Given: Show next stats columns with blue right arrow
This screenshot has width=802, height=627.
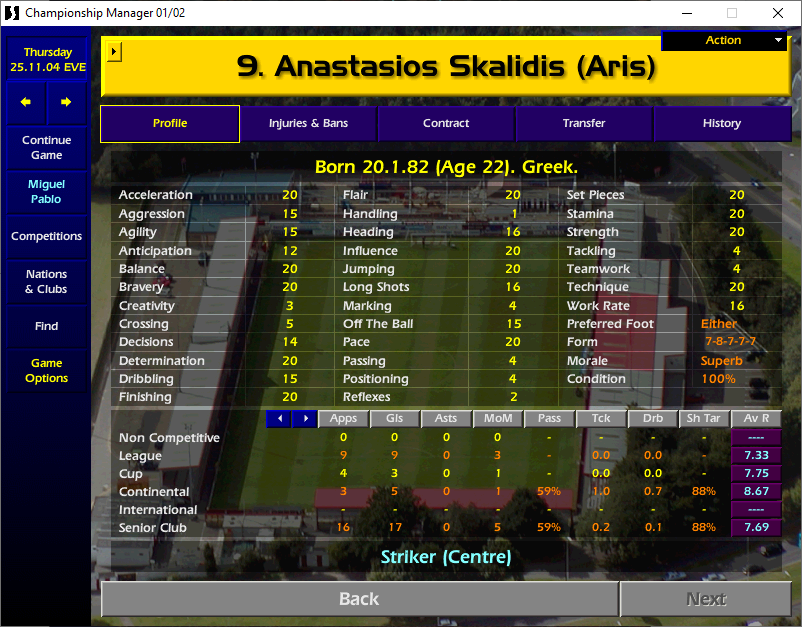Looking at the screenshot, I should click(304, 418).
